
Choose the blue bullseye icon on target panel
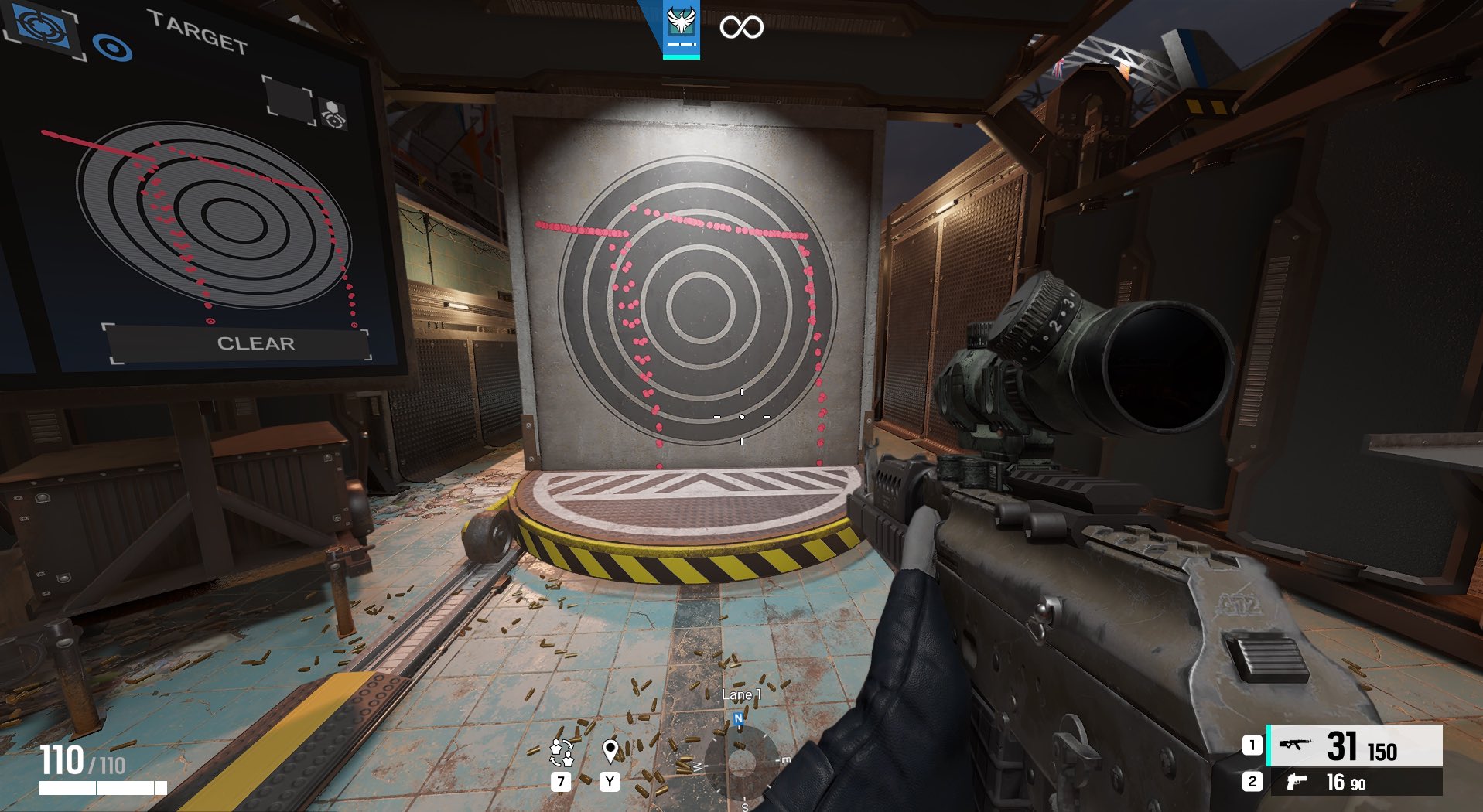pyautogui.click(x=113, y=48)
